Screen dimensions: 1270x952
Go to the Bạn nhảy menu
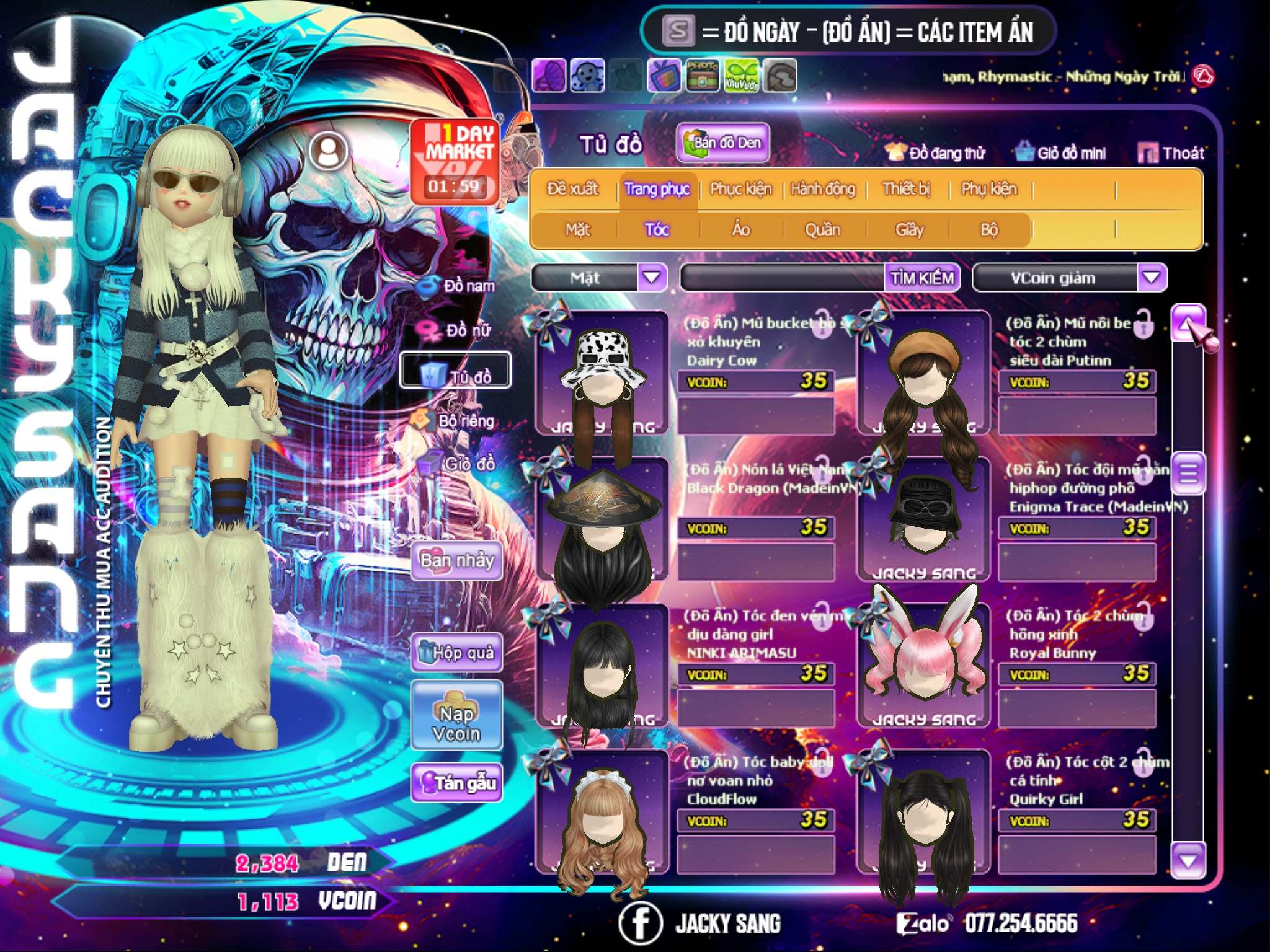coord(456,561)
